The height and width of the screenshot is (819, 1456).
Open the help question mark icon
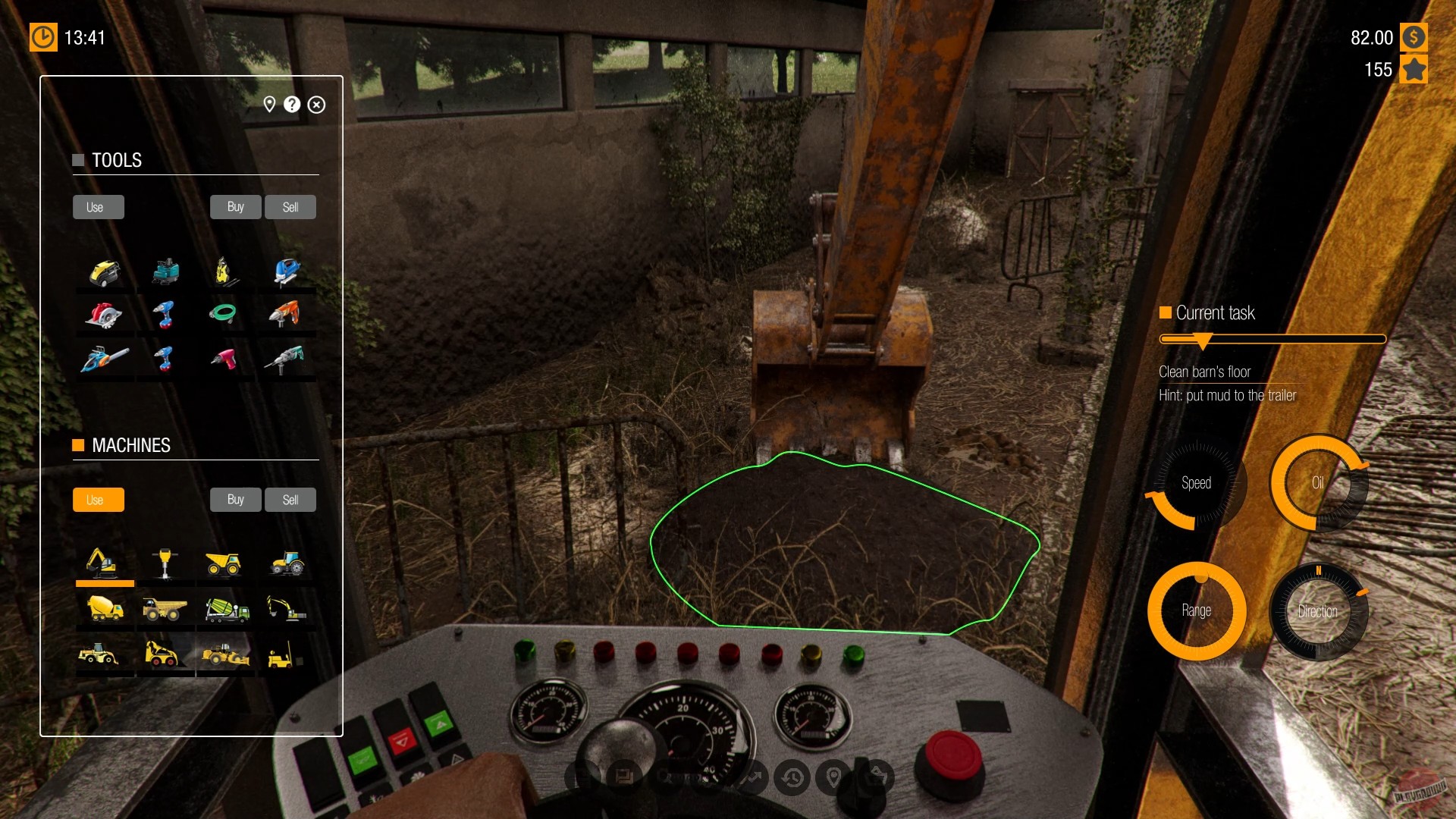pos(292,105)
